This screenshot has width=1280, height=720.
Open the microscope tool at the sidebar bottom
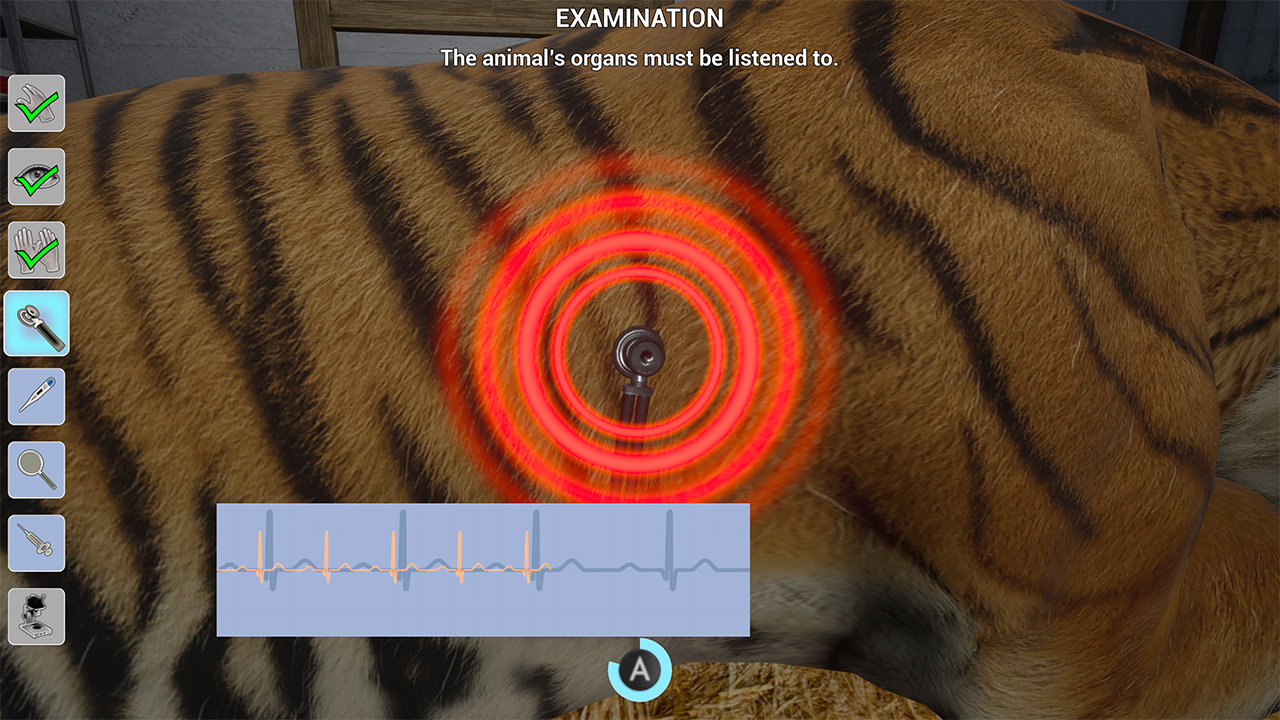(36, 615)
